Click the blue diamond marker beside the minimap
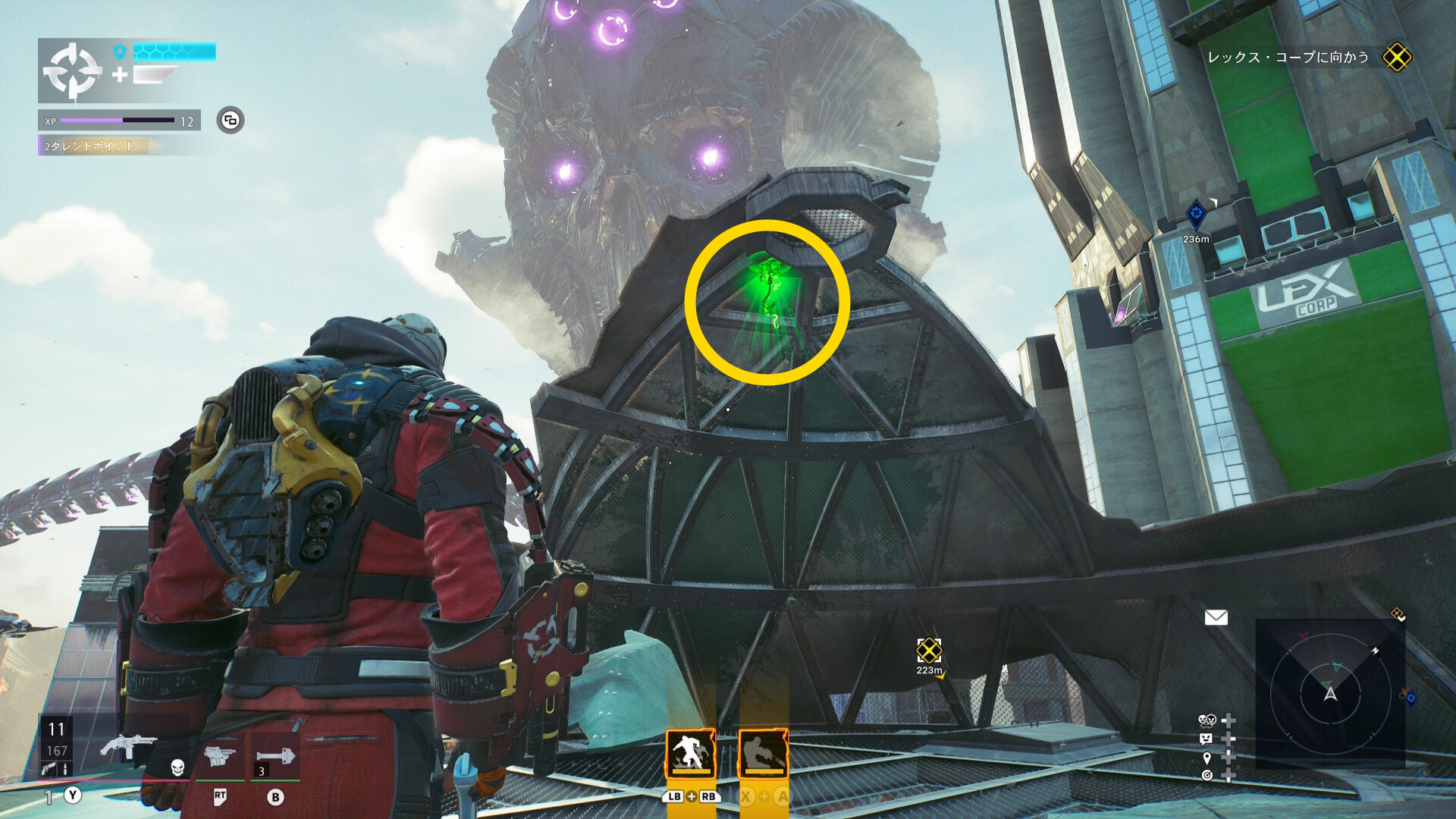This screenshot has height=819, width=1456. (1411, 698)
